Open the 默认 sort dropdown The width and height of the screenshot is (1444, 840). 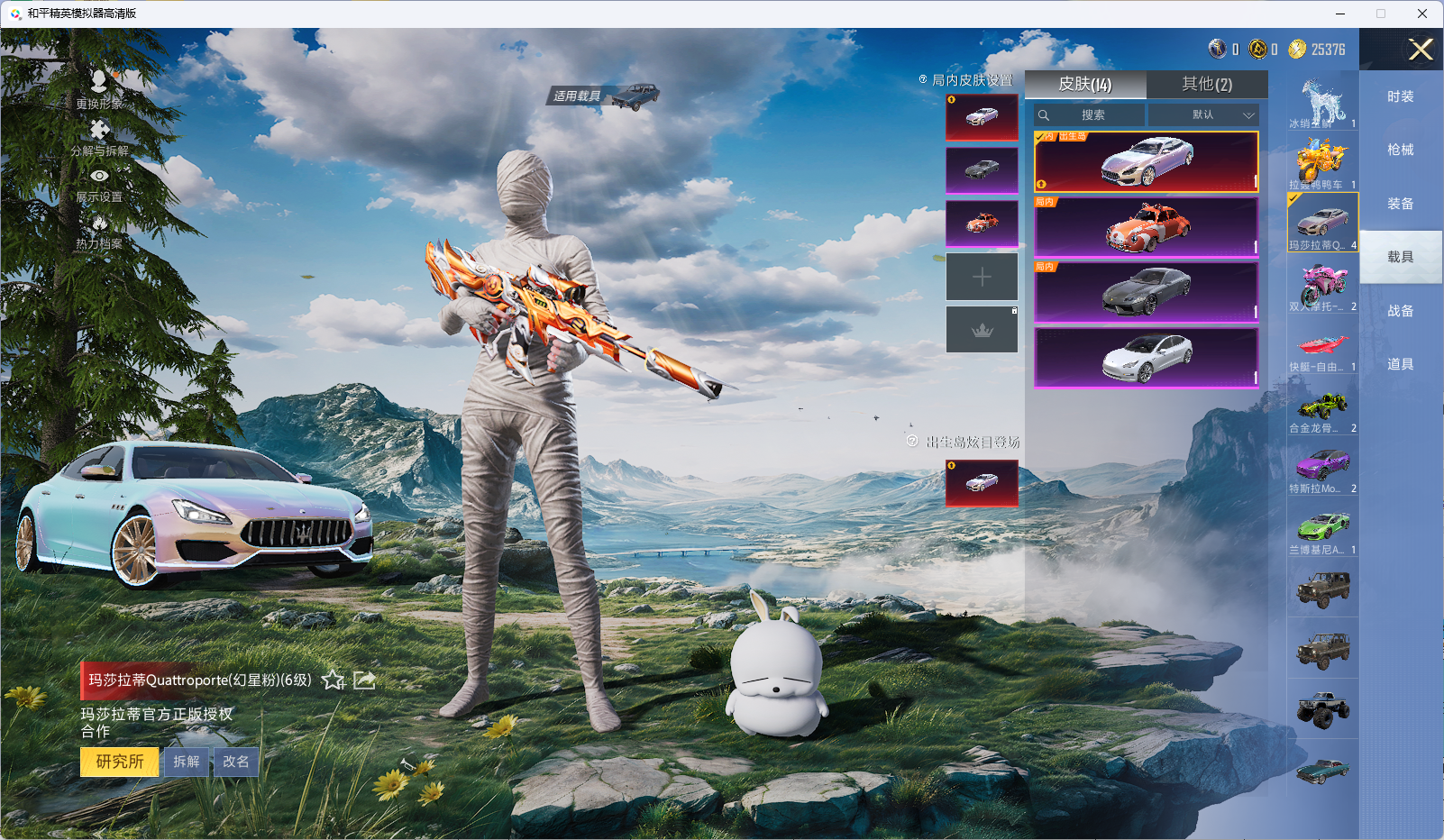click(1203, 115)
